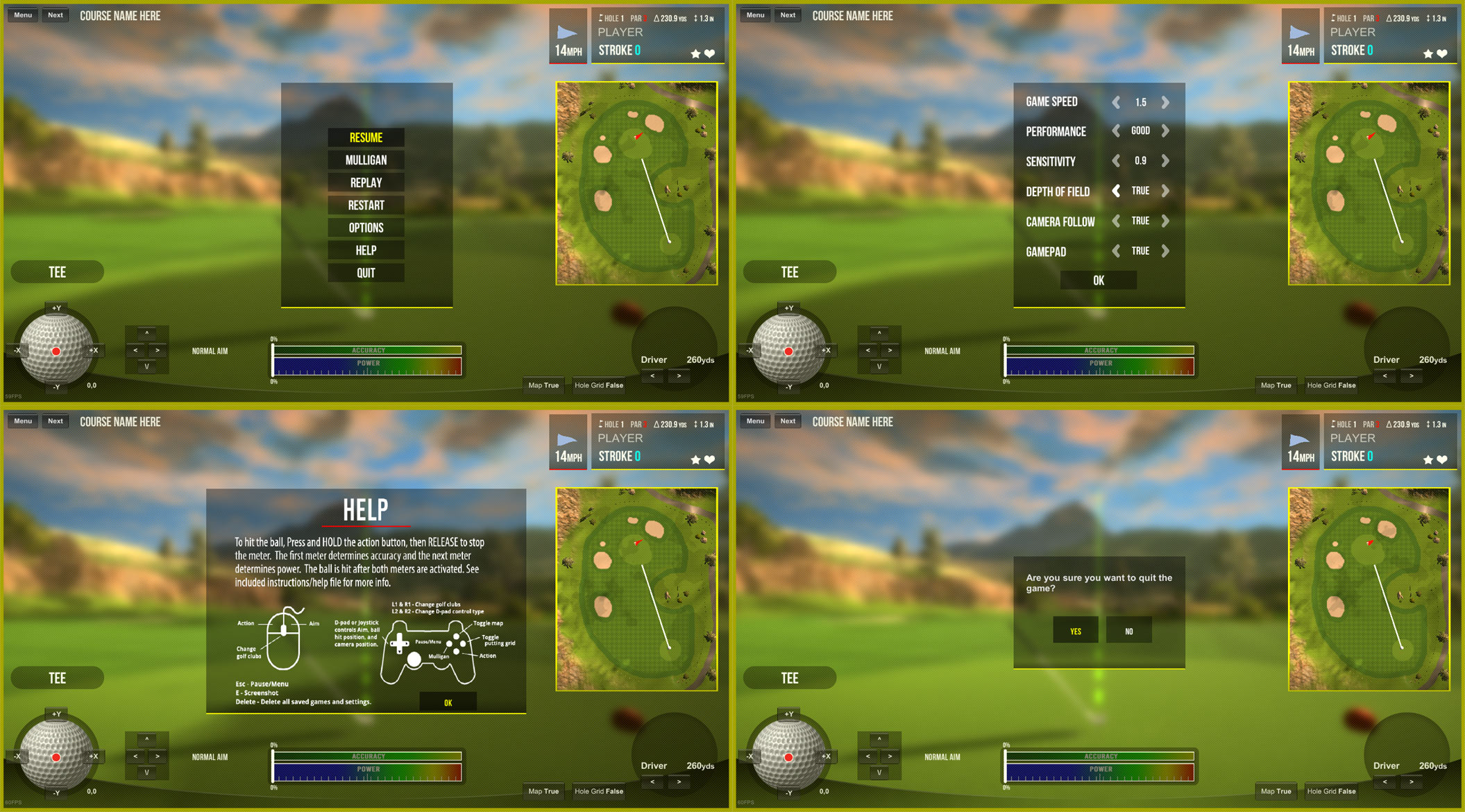Raise Sensitivity using its right arrow
Screen dimensions: 1465x812
[x=1165, y=161]
